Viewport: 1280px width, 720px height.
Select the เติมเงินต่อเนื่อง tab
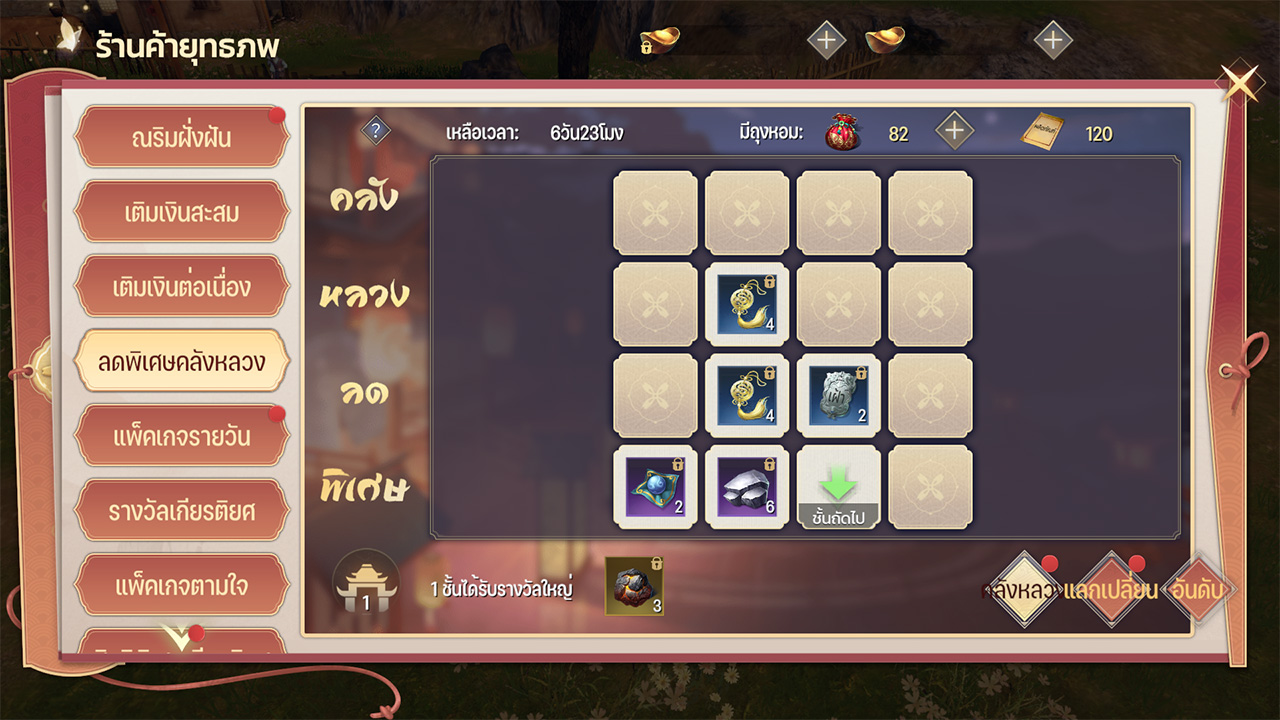coord(181,287)
